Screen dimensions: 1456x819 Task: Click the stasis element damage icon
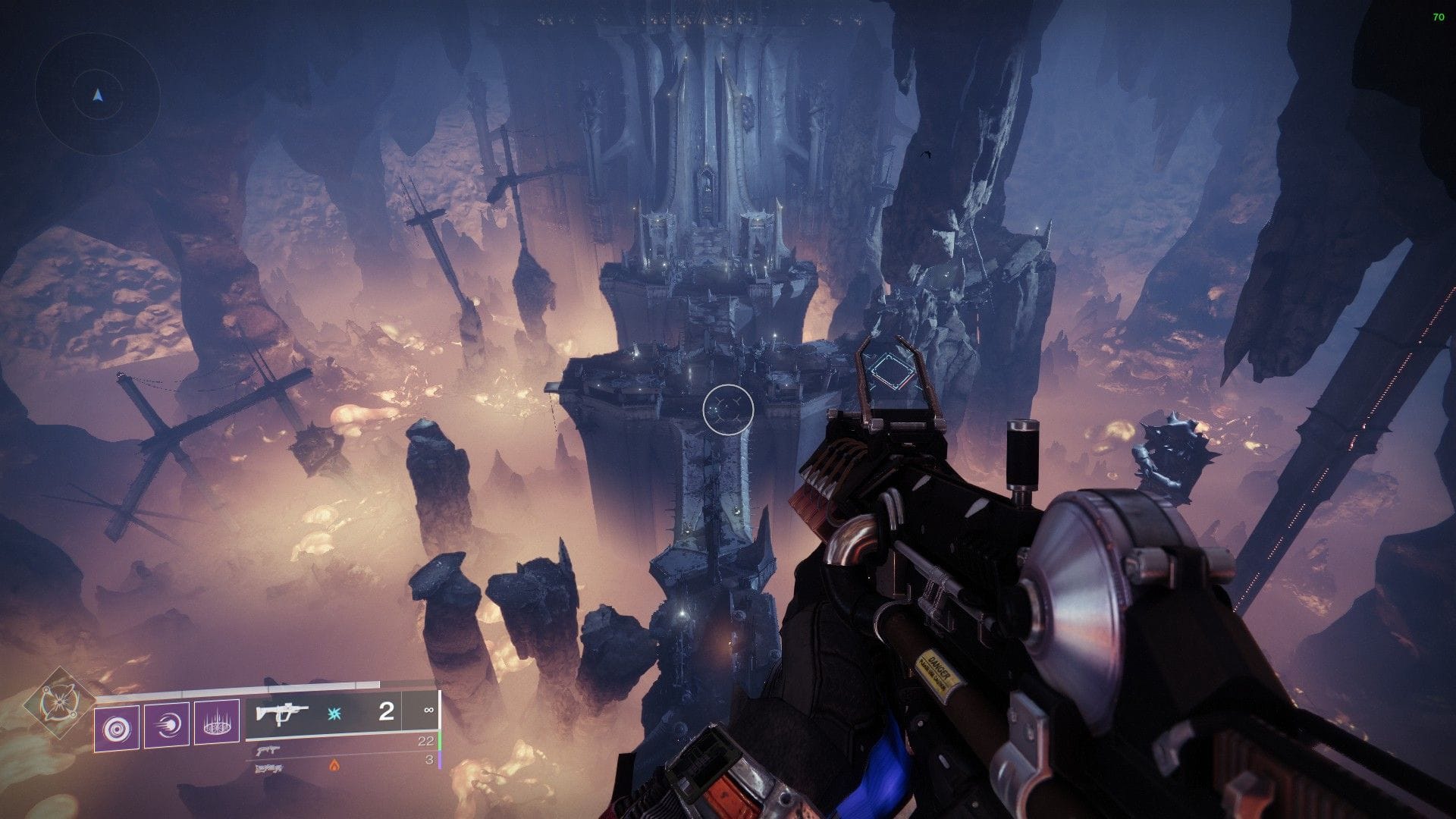[335, 713]
